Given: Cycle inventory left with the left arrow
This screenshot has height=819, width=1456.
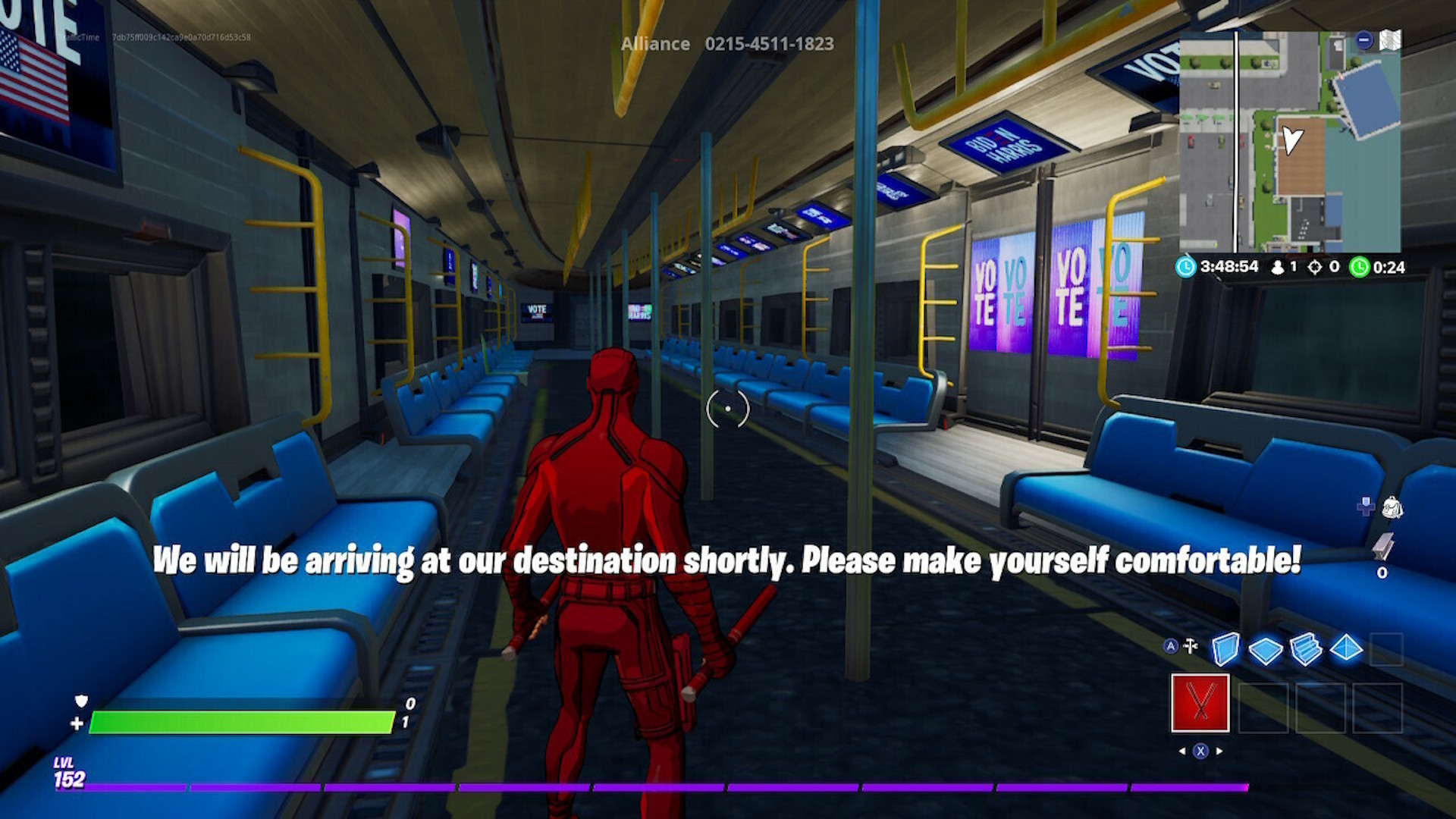Looking at the screenshot, I should [x=1183, y=751].
